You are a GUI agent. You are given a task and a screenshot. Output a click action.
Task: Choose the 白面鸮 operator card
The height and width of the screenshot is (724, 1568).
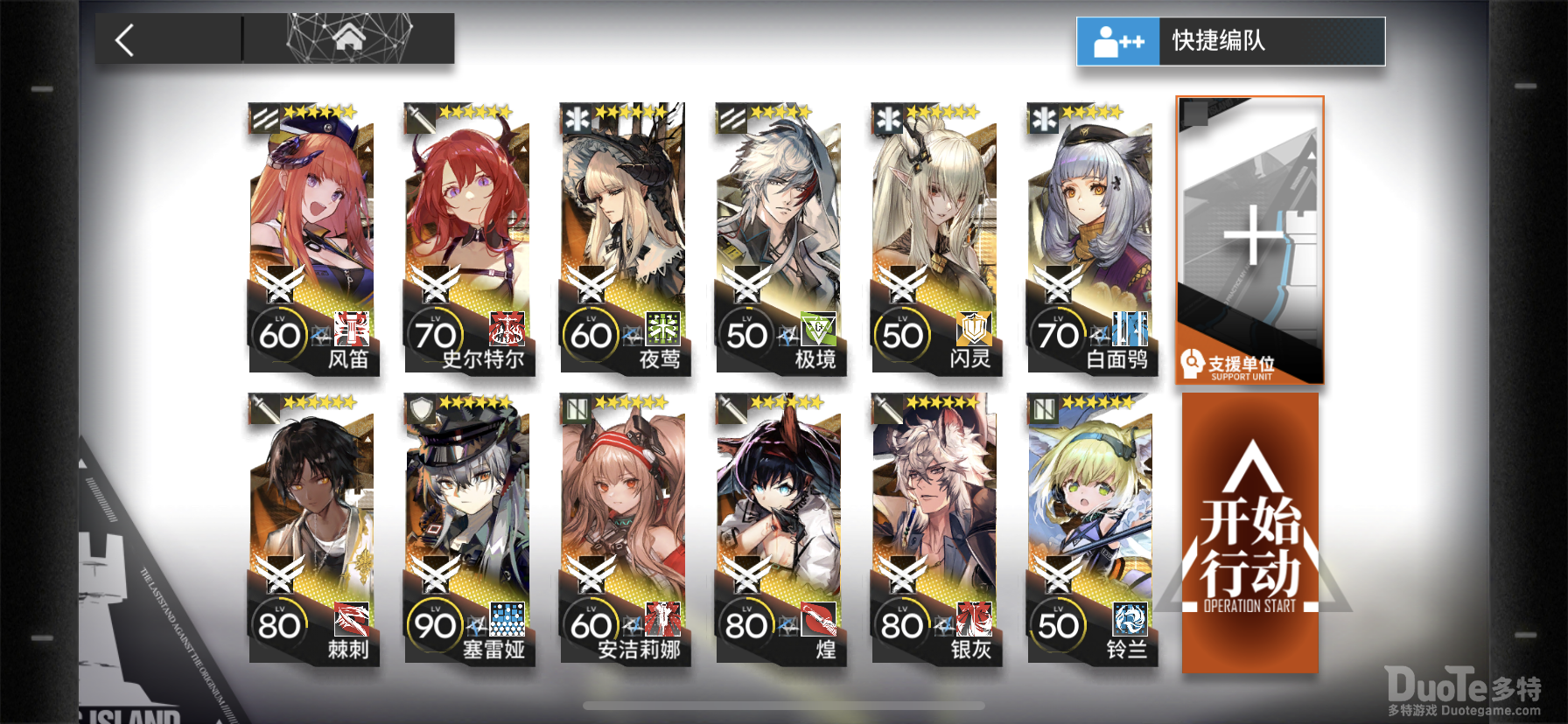click(x=1091, y=238)
